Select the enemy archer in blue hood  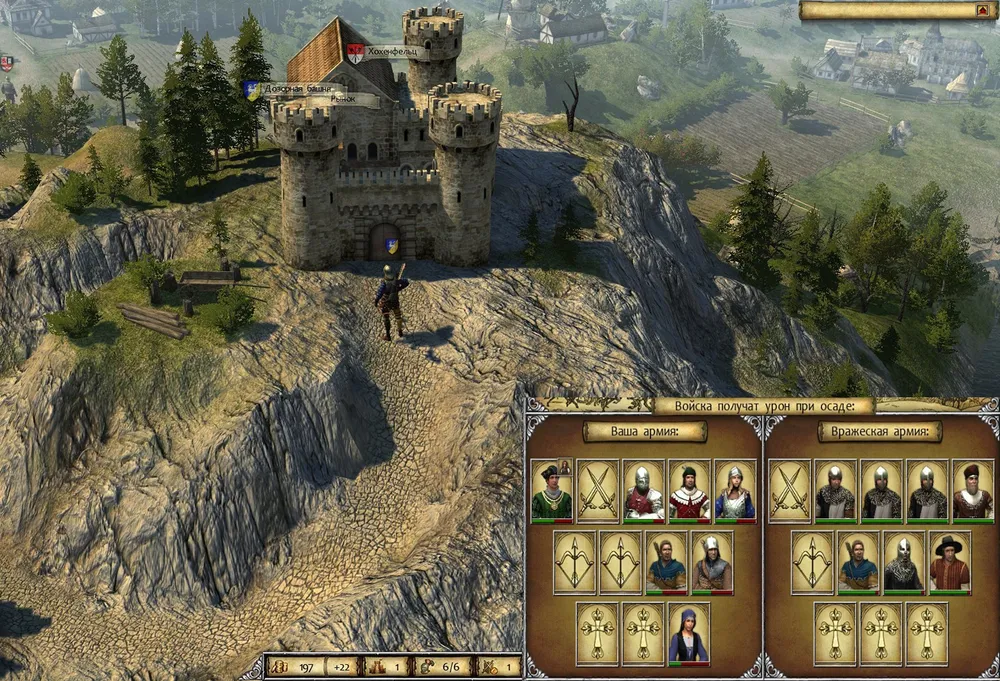(858, 562)
